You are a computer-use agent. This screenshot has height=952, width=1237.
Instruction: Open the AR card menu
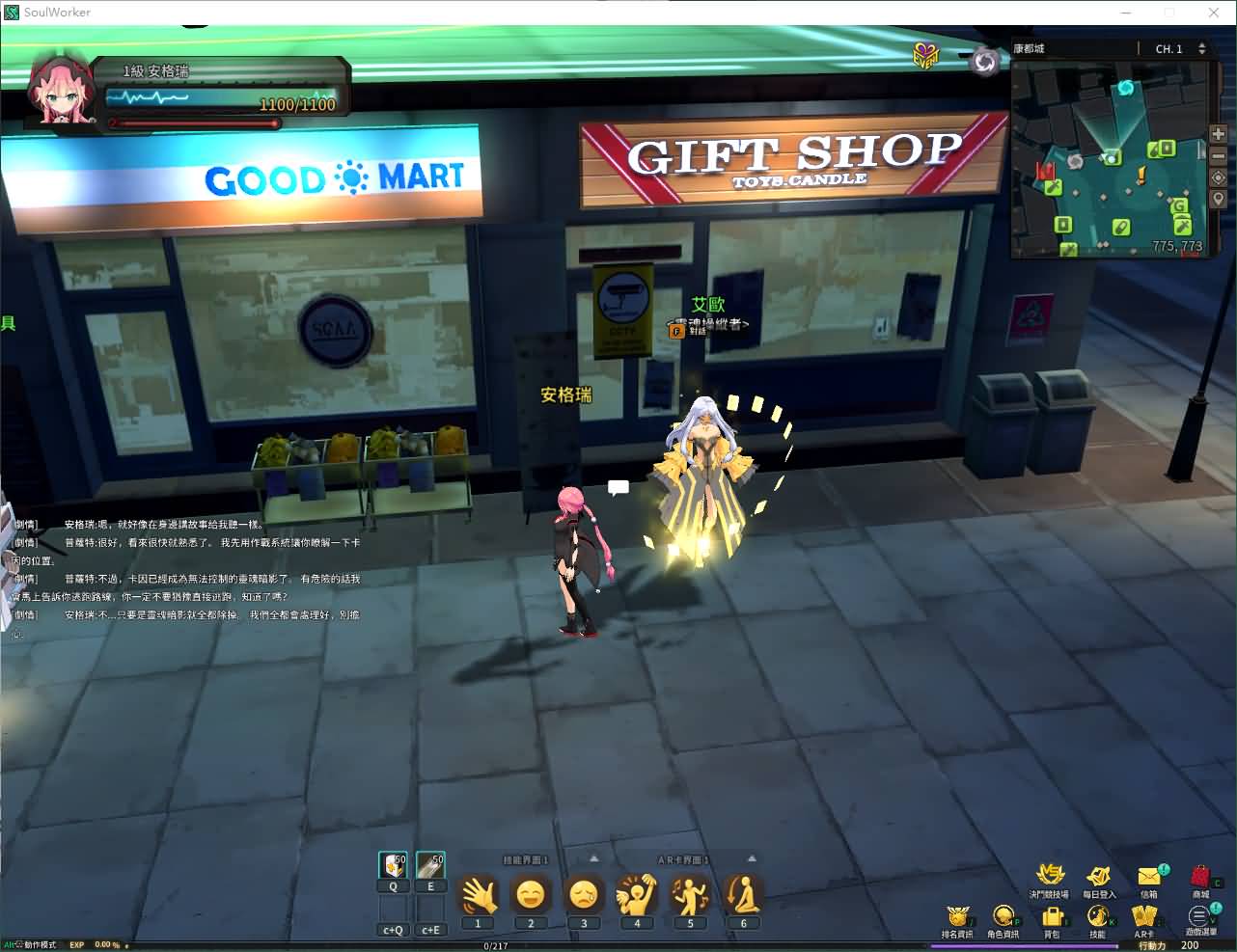pos(1144,915)
